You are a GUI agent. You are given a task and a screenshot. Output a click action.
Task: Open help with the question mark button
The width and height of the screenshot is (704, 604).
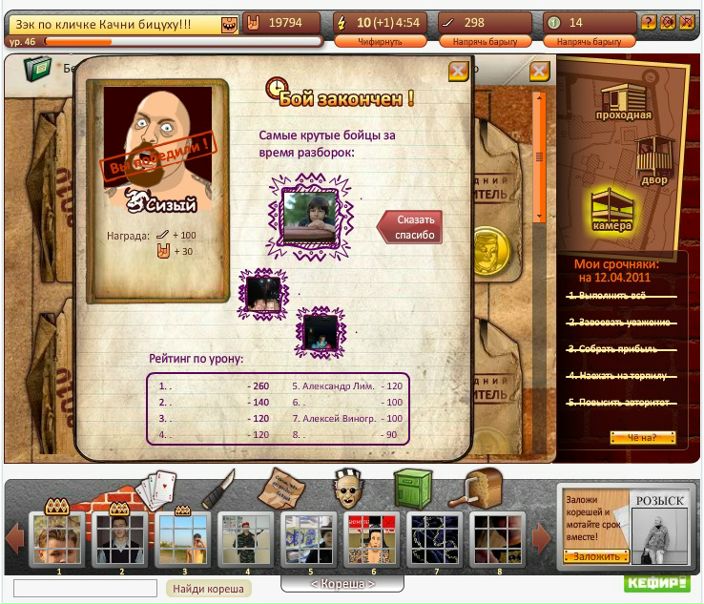tap(648, 22)
